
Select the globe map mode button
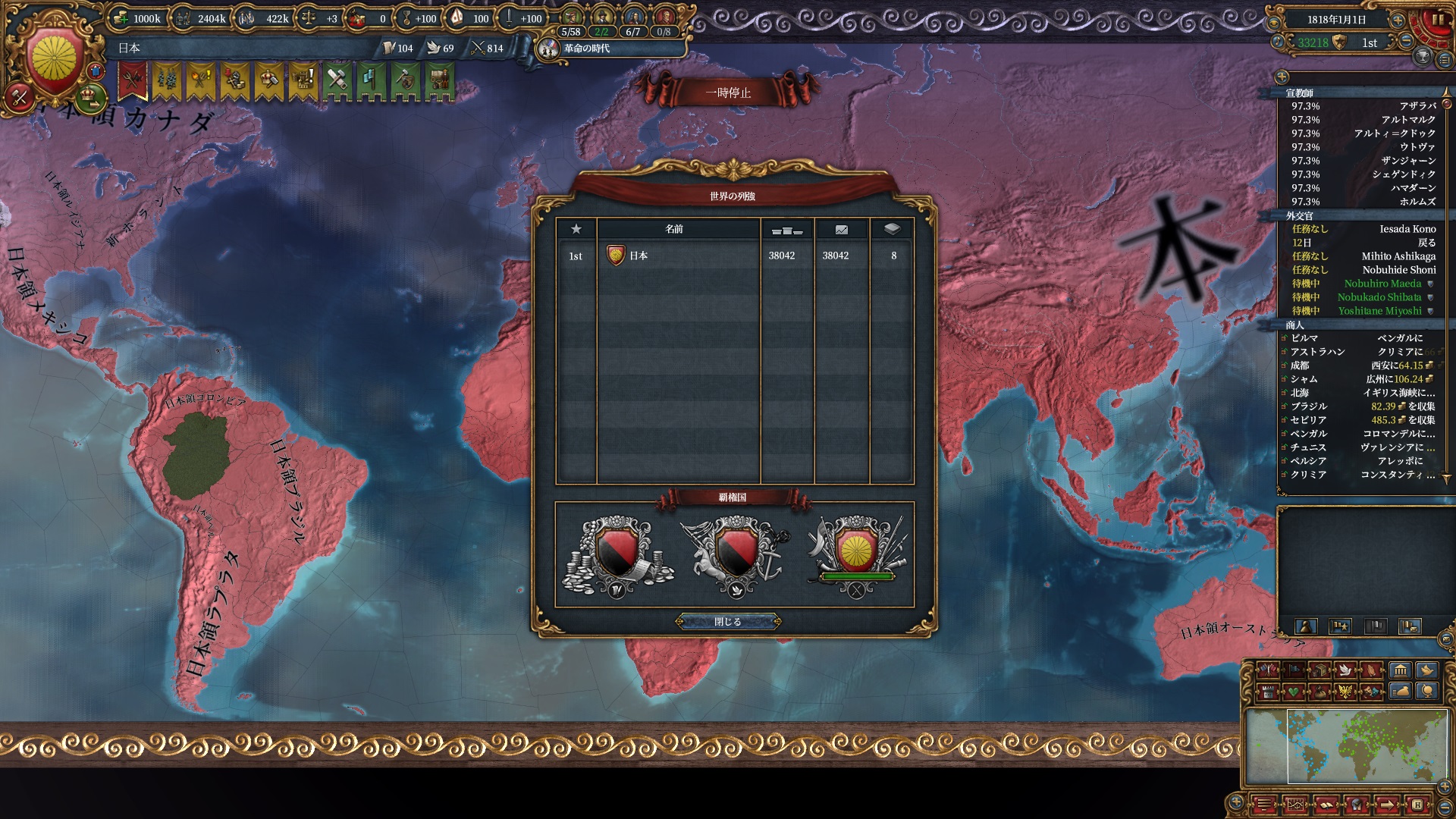[x=1428, y=691]
